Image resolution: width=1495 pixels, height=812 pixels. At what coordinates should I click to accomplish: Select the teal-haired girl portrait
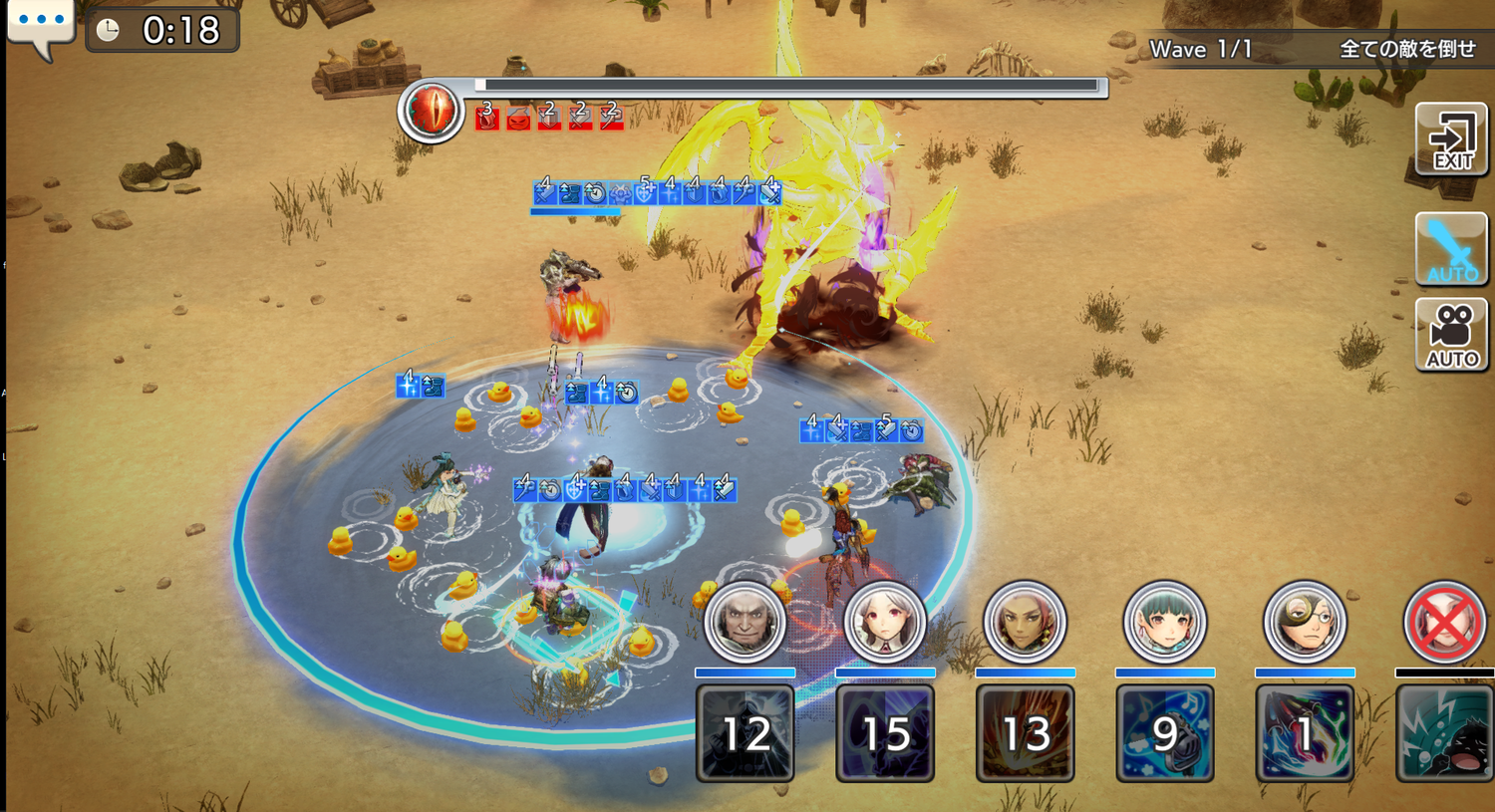click(x=1165, y=622)
